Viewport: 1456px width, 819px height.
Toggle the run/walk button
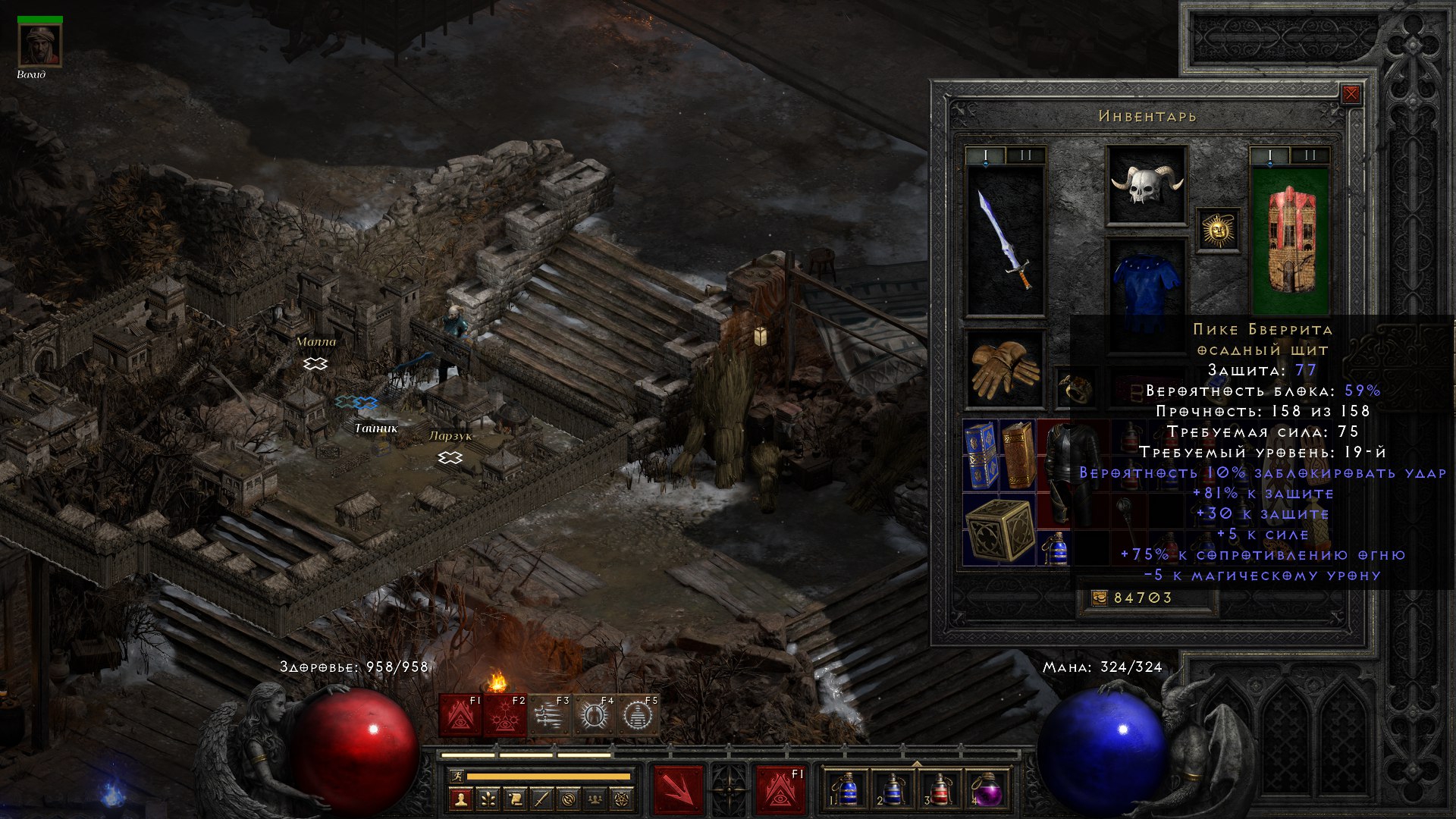(x=456, y=777)
